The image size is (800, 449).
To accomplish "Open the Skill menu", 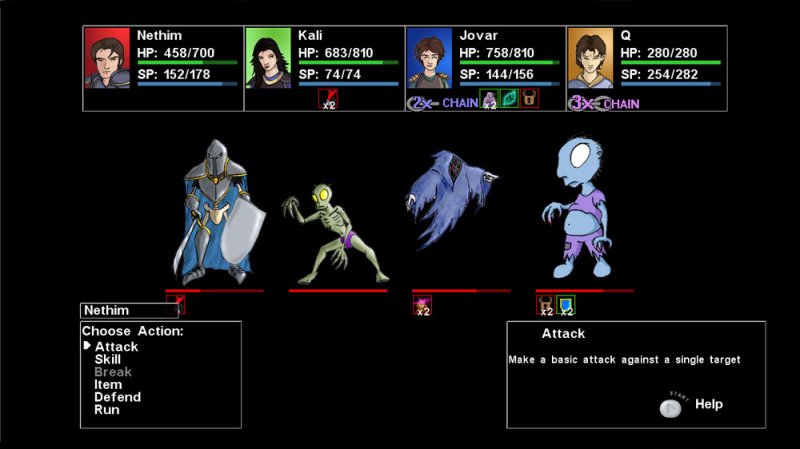I will point(107,359).
